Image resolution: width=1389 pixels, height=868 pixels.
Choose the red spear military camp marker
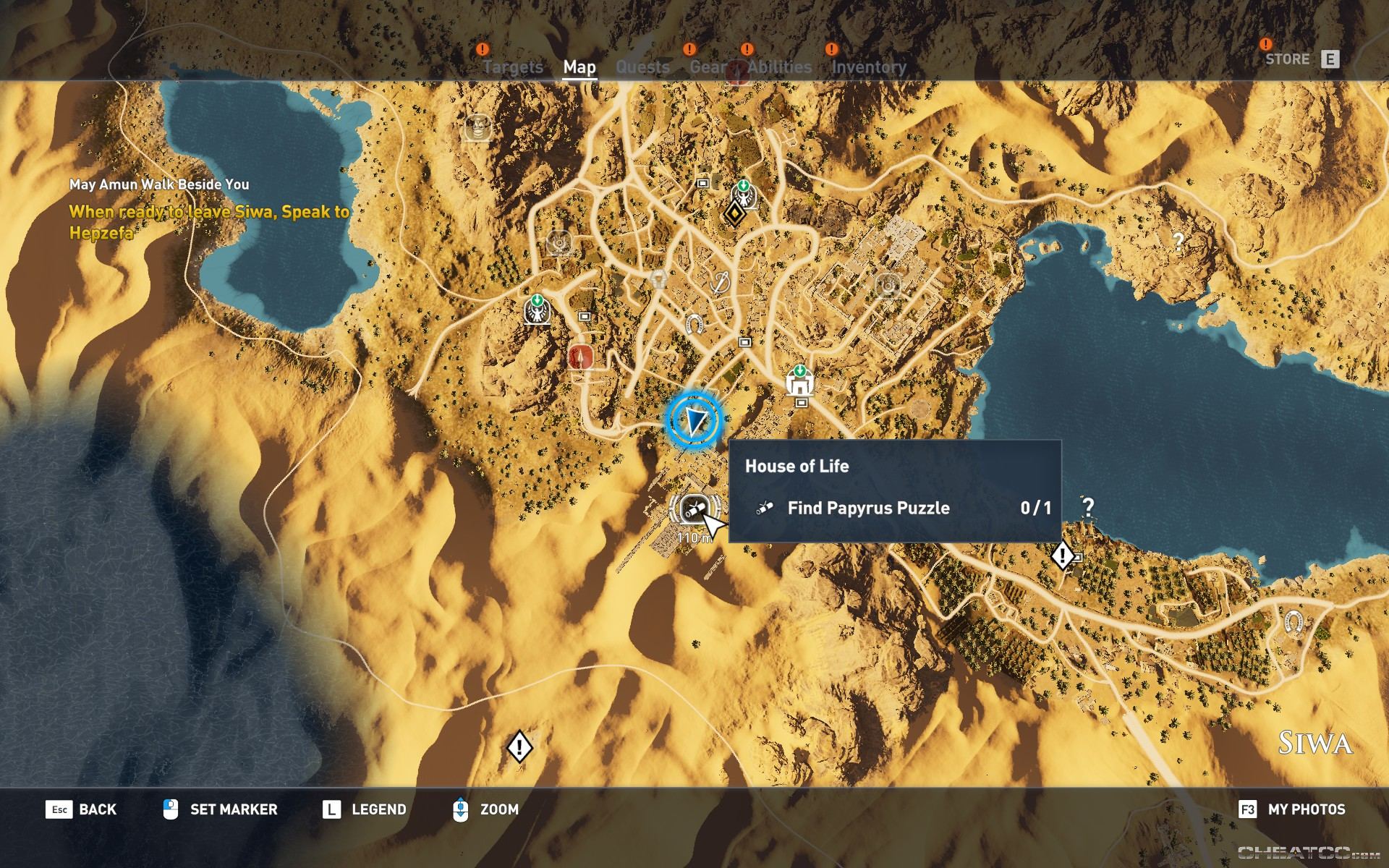(580, 356)
